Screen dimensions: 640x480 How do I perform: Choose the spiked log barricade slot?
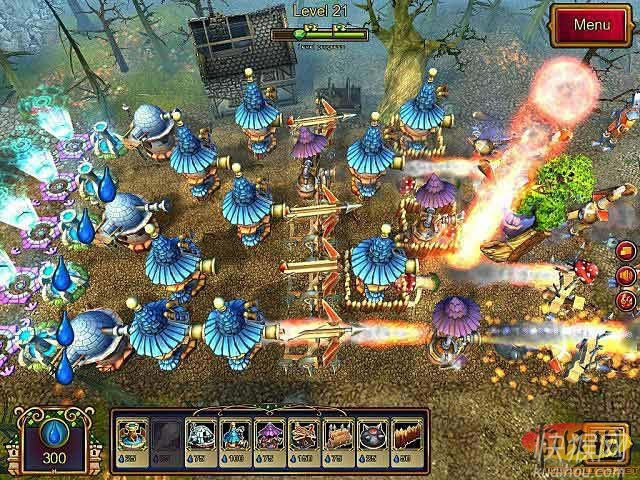338,439
